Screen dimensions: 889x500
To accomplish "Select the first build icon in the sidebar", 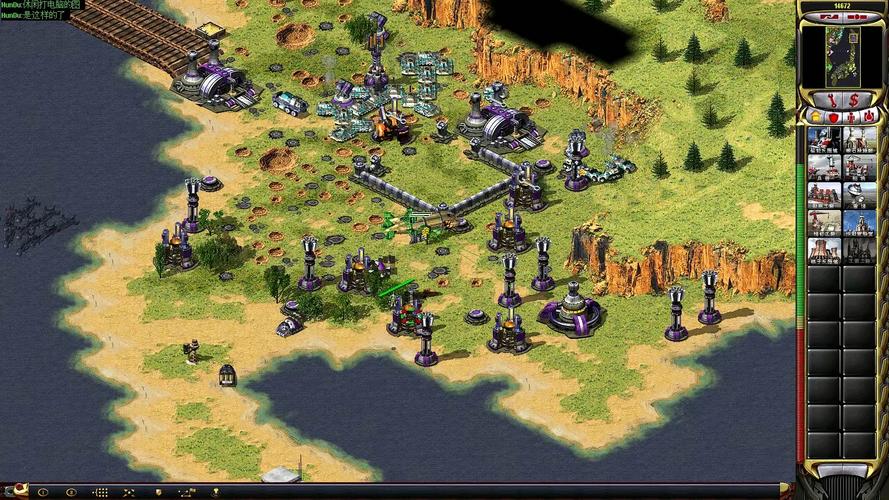I will click(x=824, y=139).
